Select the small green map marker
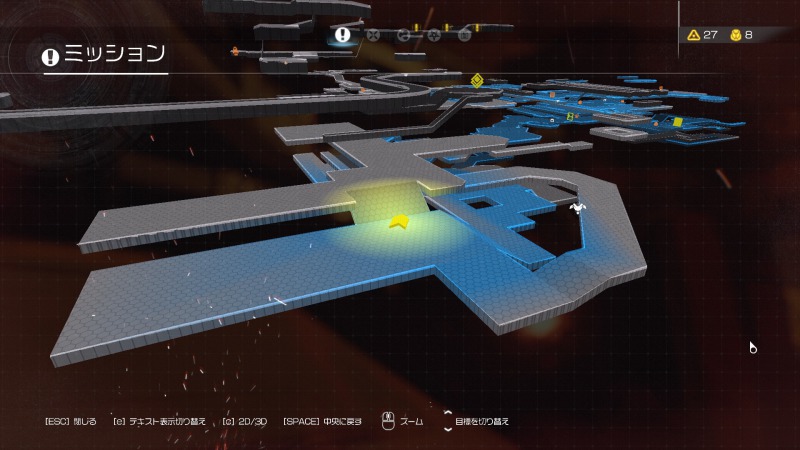Image resolution: width=800 pixels, height=450 pixels. coord(572,116)
